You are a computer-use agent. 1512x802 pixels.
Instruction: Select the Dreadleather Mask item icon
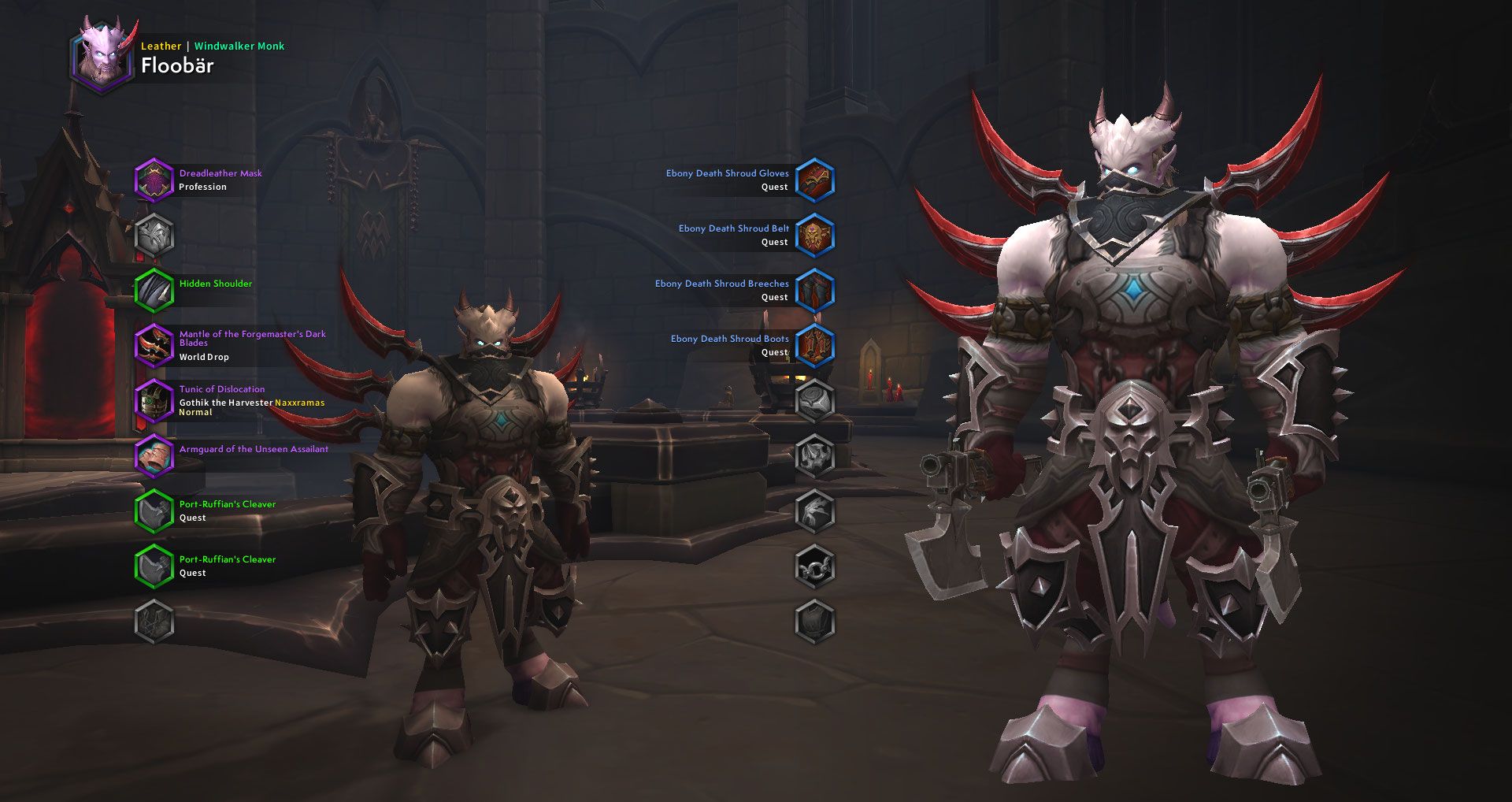point(154,180)
